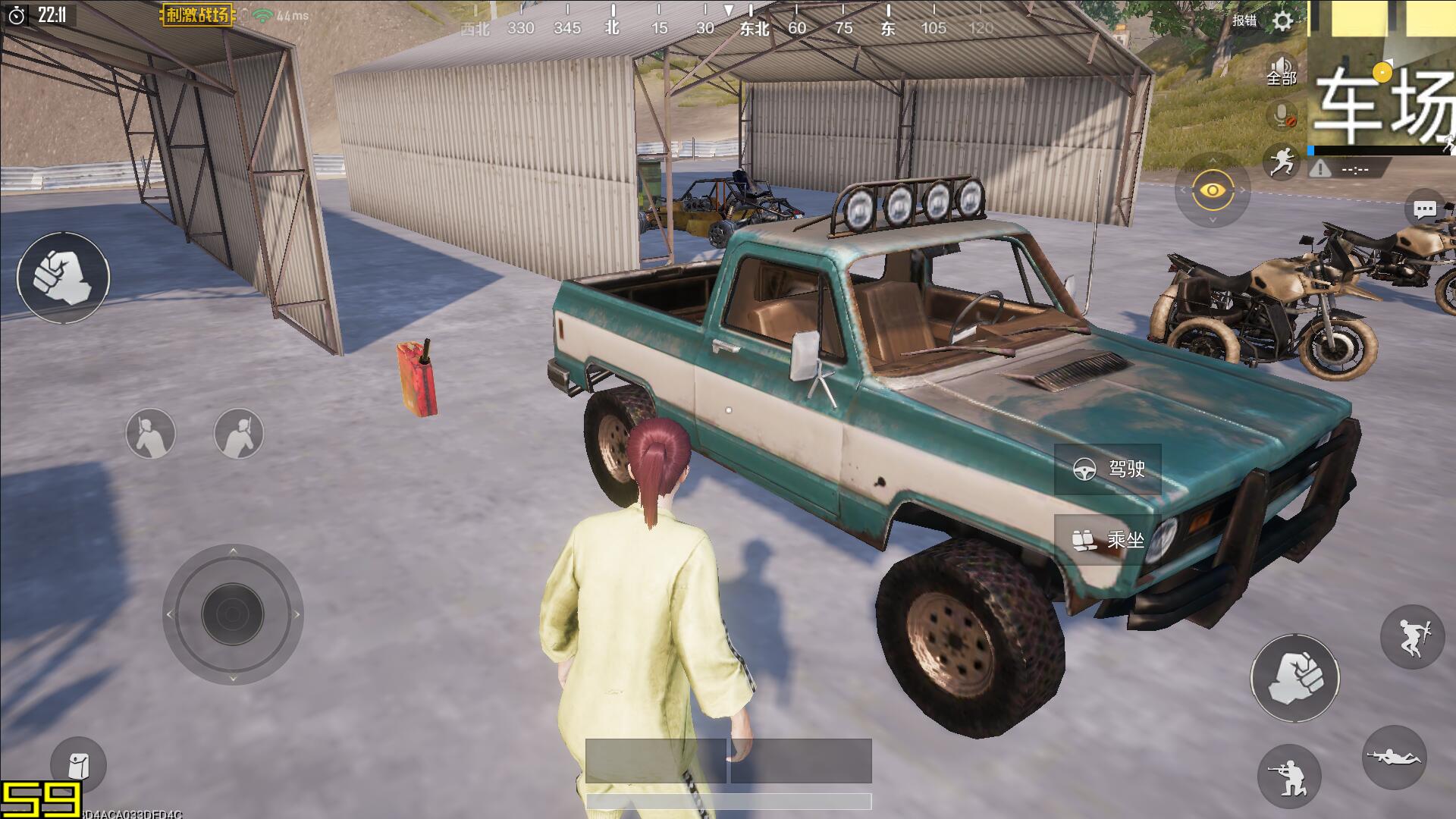The image size is (1456, 819).
Task: Toggle the microphone icon
Action: [x=1282, y=116]
